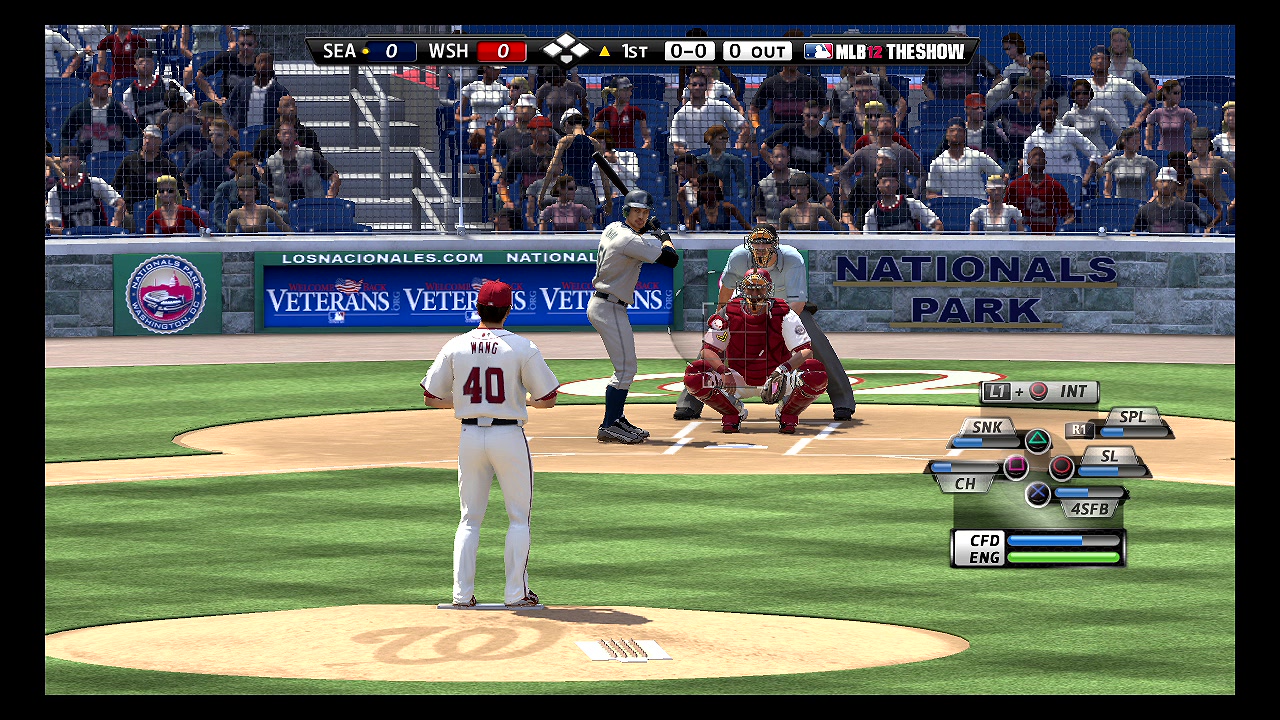Select the CH changeup pitch label
Viewport: 1280px width, 720px height.
pos(965,483)
